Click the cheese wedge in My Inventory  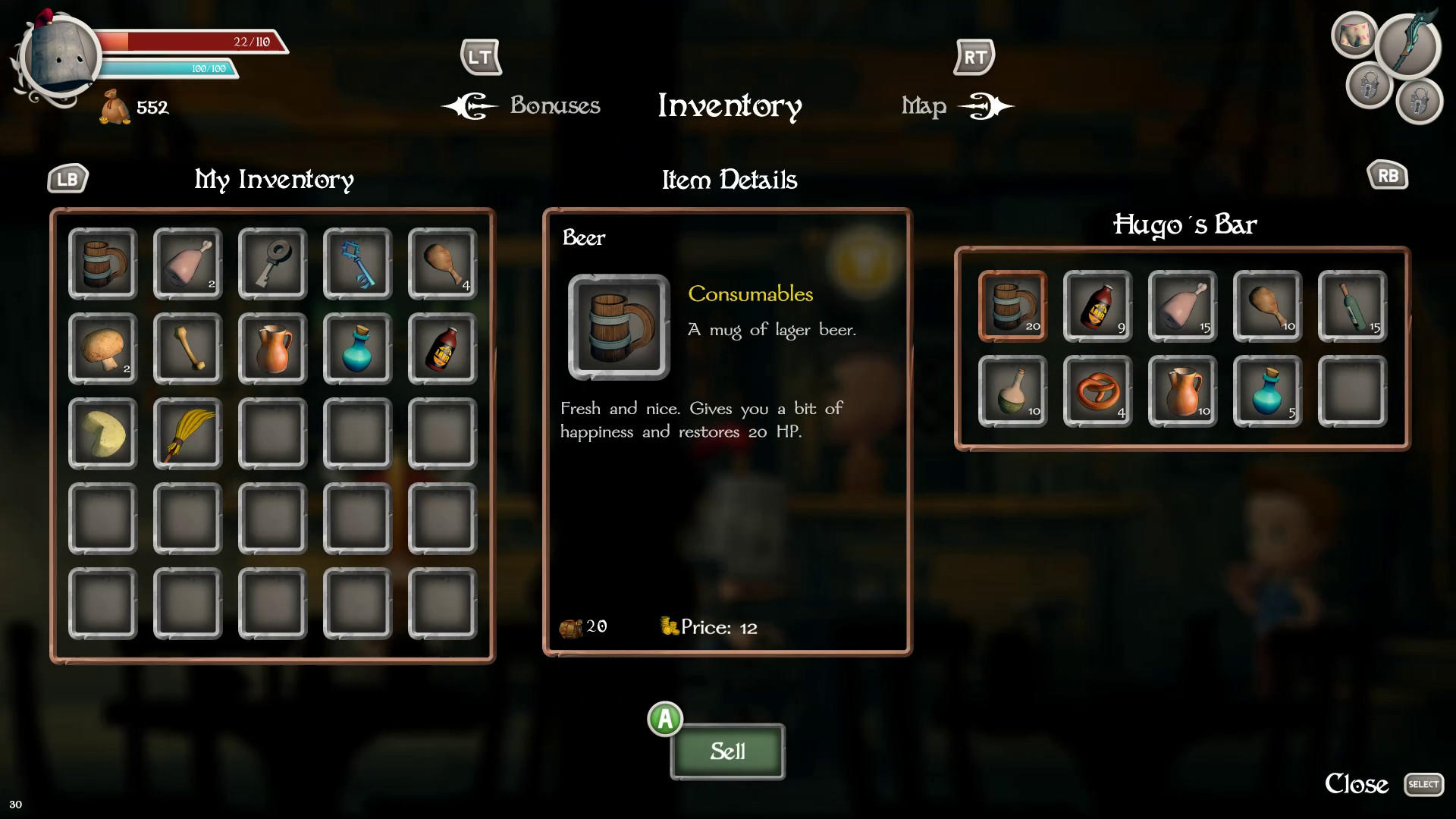point(102,433)
